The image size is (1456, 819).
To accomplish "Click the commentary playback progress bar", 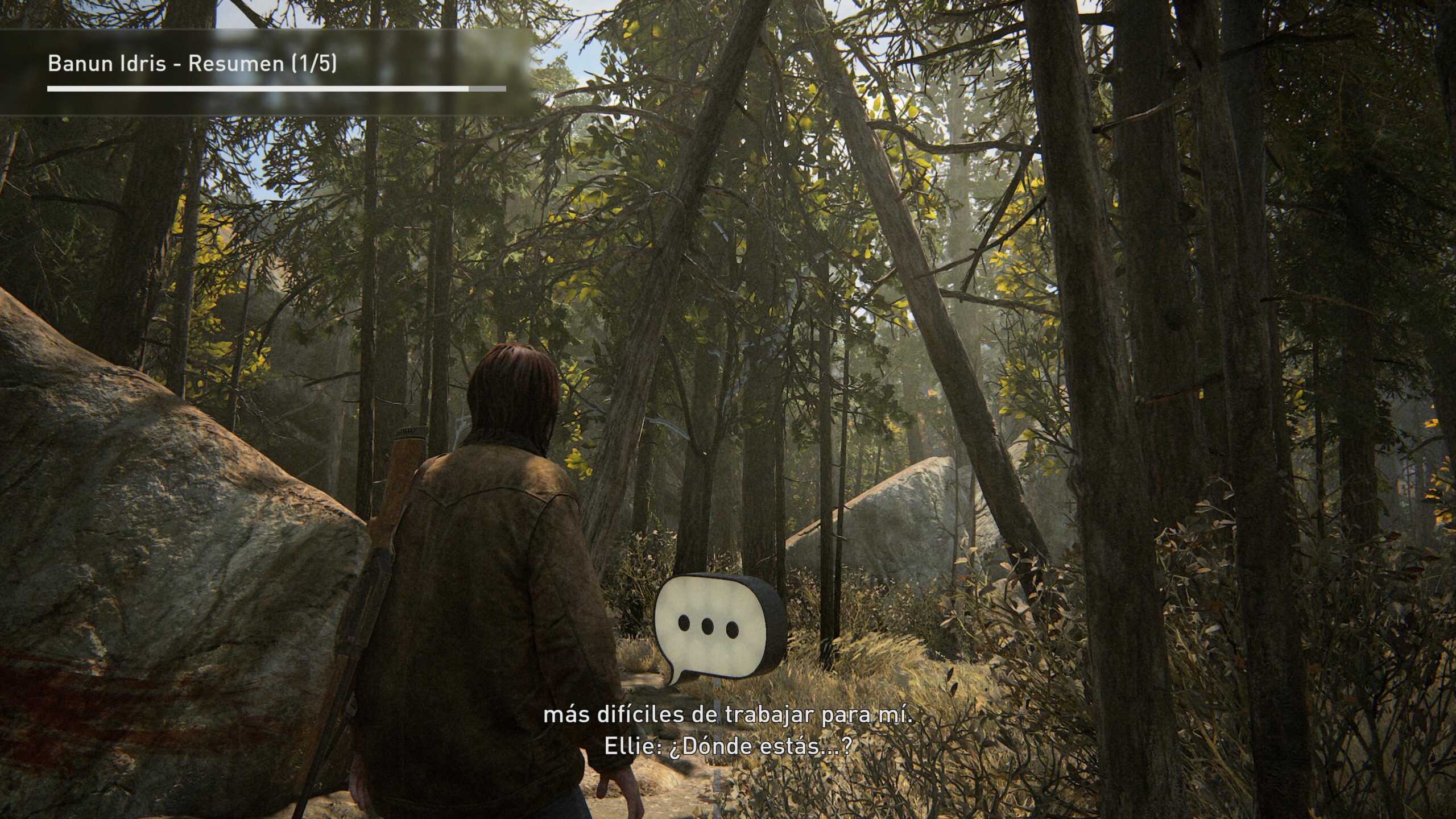I will coord(276,89).
